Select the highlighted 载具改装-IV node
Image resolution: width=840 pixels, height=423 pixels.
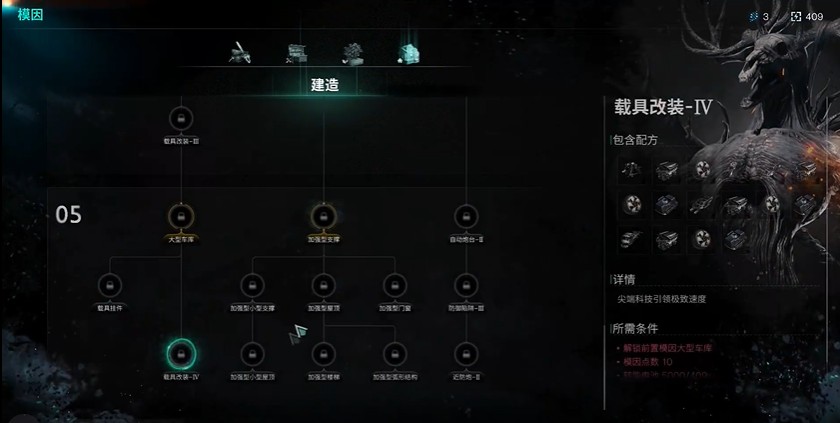coord(181,353)
